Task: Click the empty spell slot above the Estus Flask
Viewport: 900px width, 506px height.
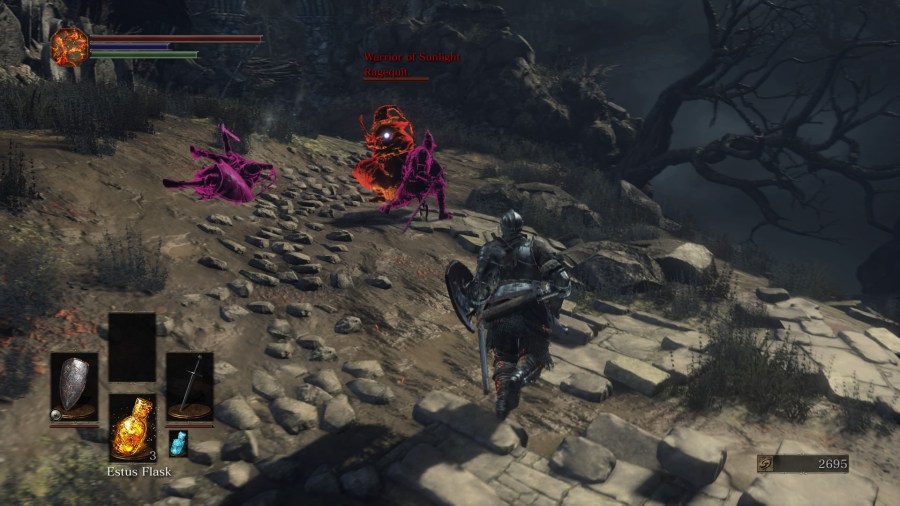Action: (132, 347)
